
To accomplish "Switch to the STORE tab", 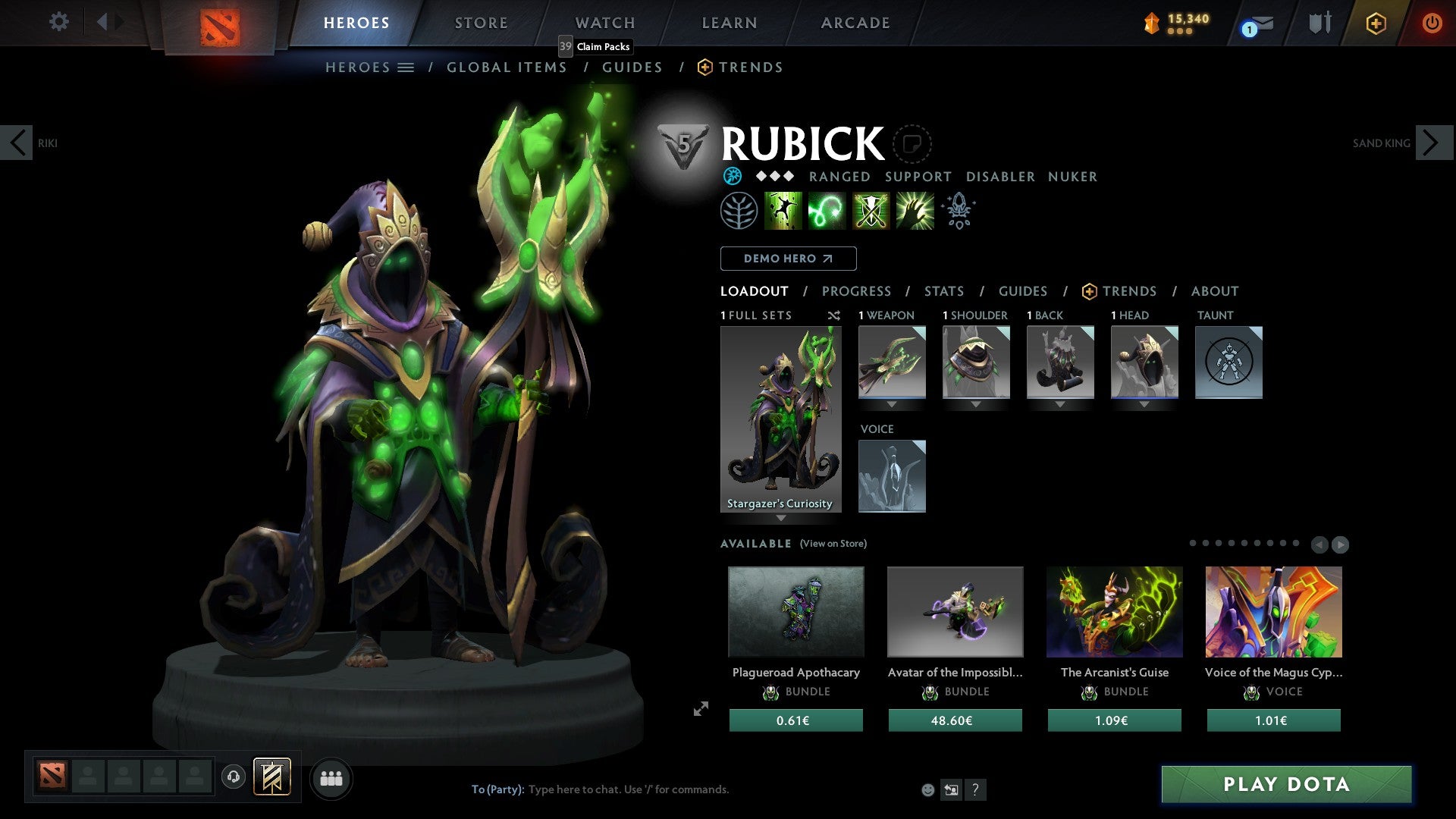I will 481,23.
